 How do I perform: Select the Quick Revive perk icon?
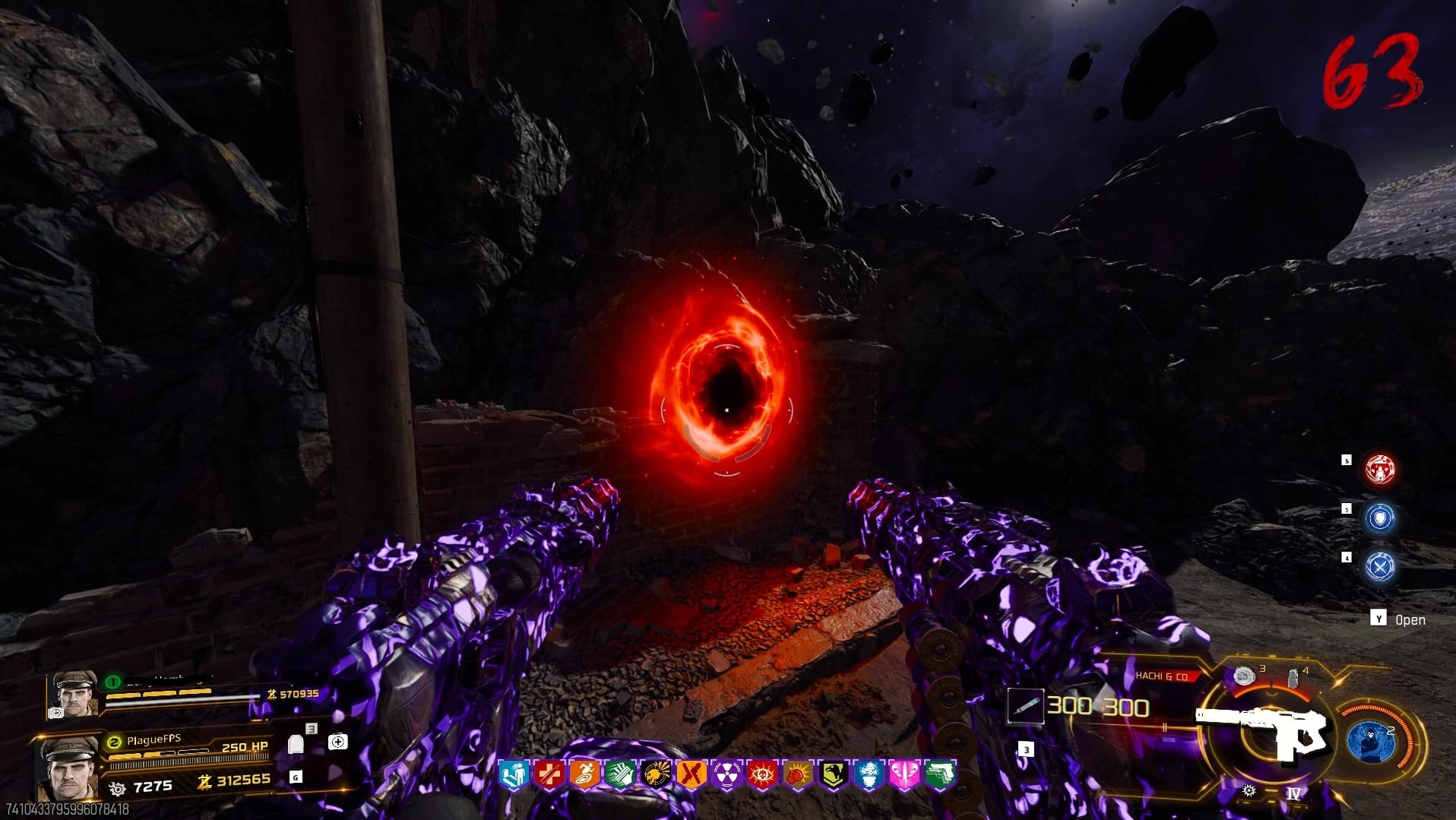[514, 776]
